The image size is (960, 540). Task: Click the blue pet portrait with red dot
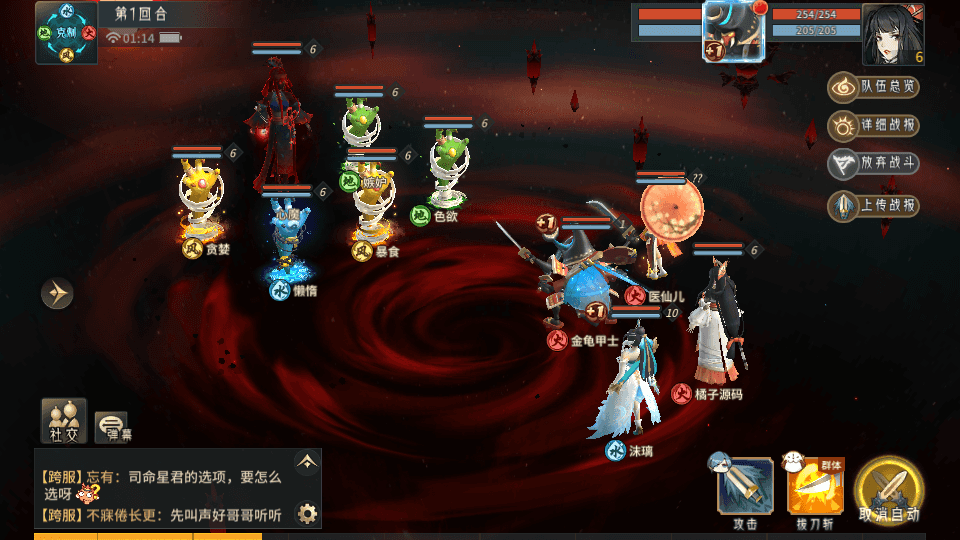(734, 31)
